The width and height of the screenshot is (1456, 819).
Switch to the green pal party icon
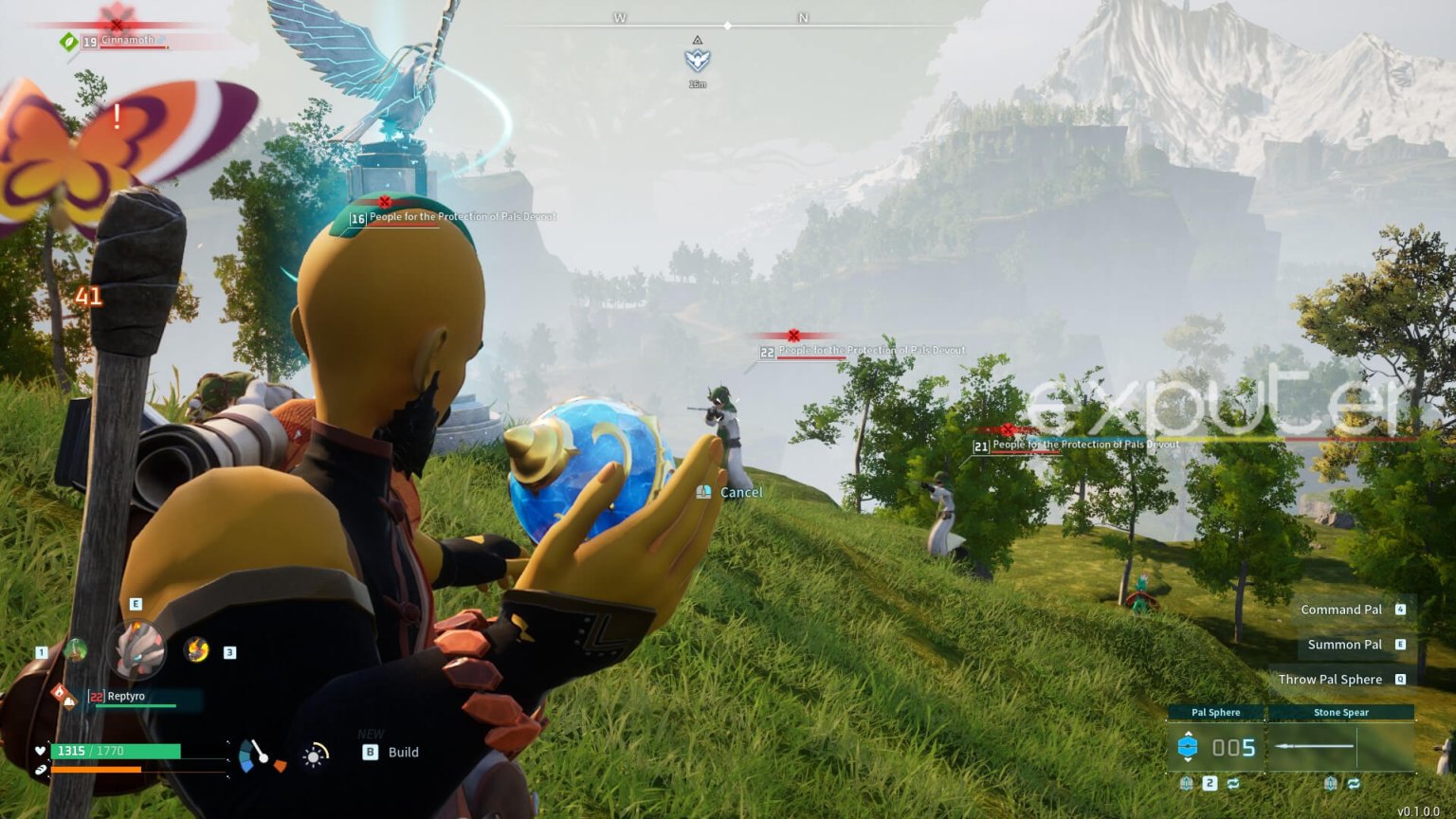(75, 650)
